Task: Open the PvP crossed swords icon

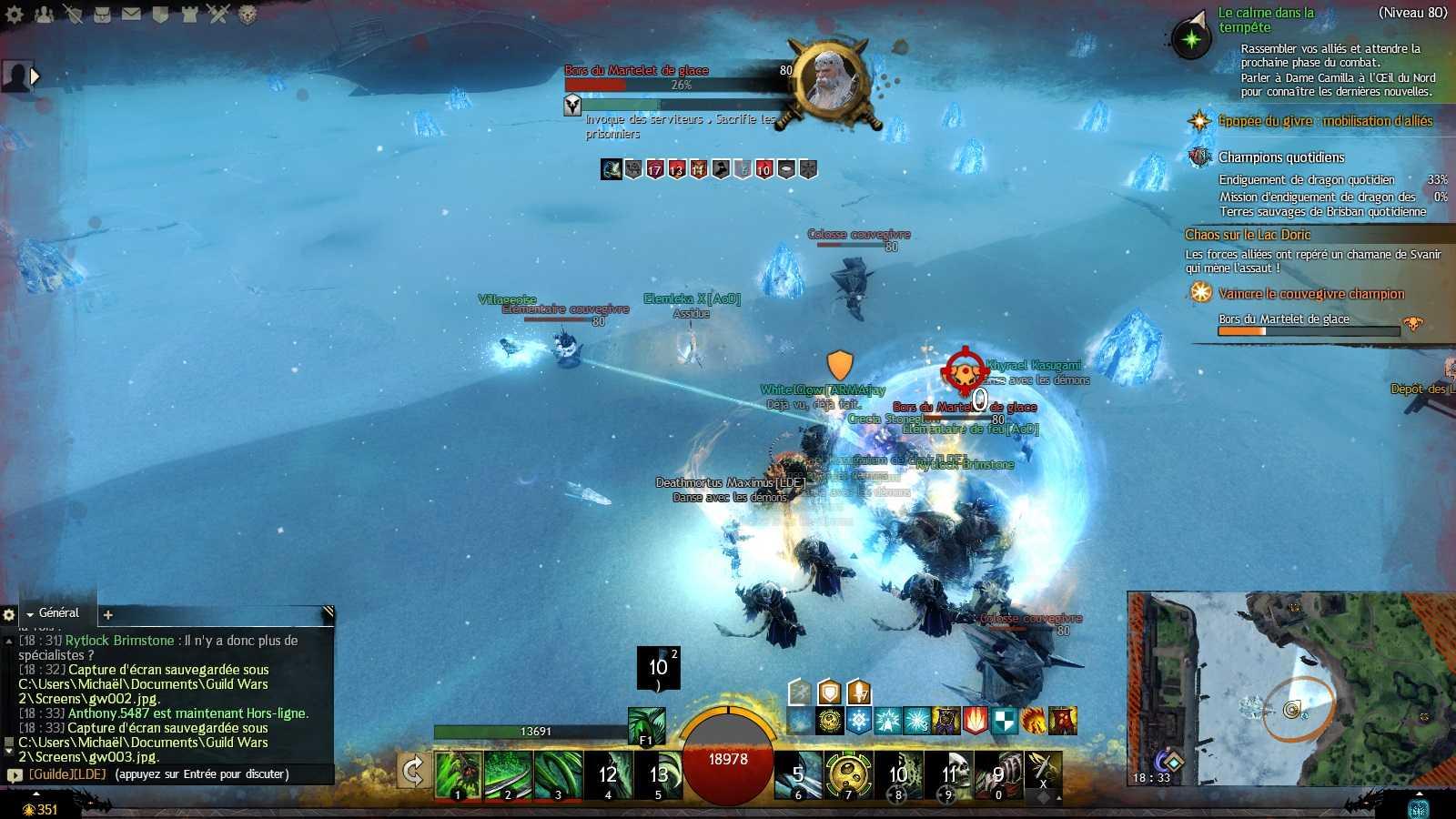Action: 217,14
